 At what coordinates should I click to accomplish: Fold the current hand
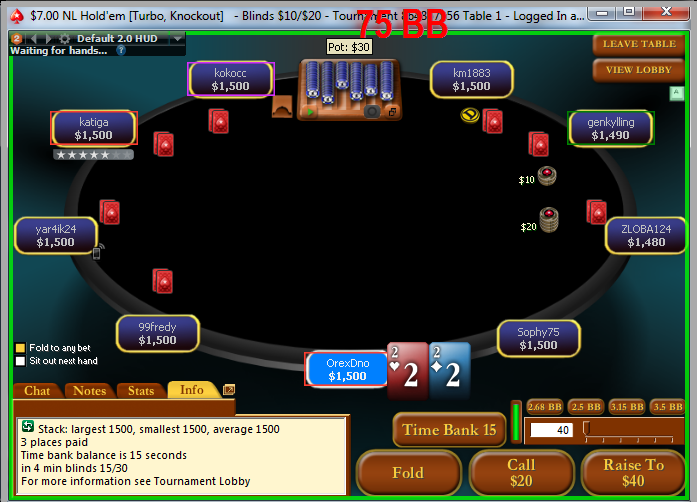(408, 473)
